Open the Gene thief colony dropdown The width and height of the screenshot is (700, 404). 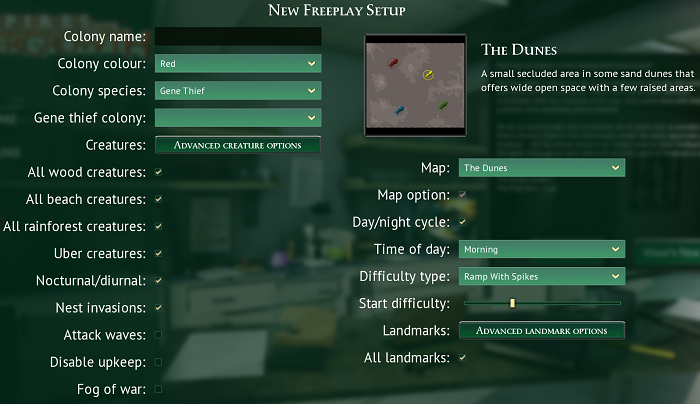click(x=238, y=118)
